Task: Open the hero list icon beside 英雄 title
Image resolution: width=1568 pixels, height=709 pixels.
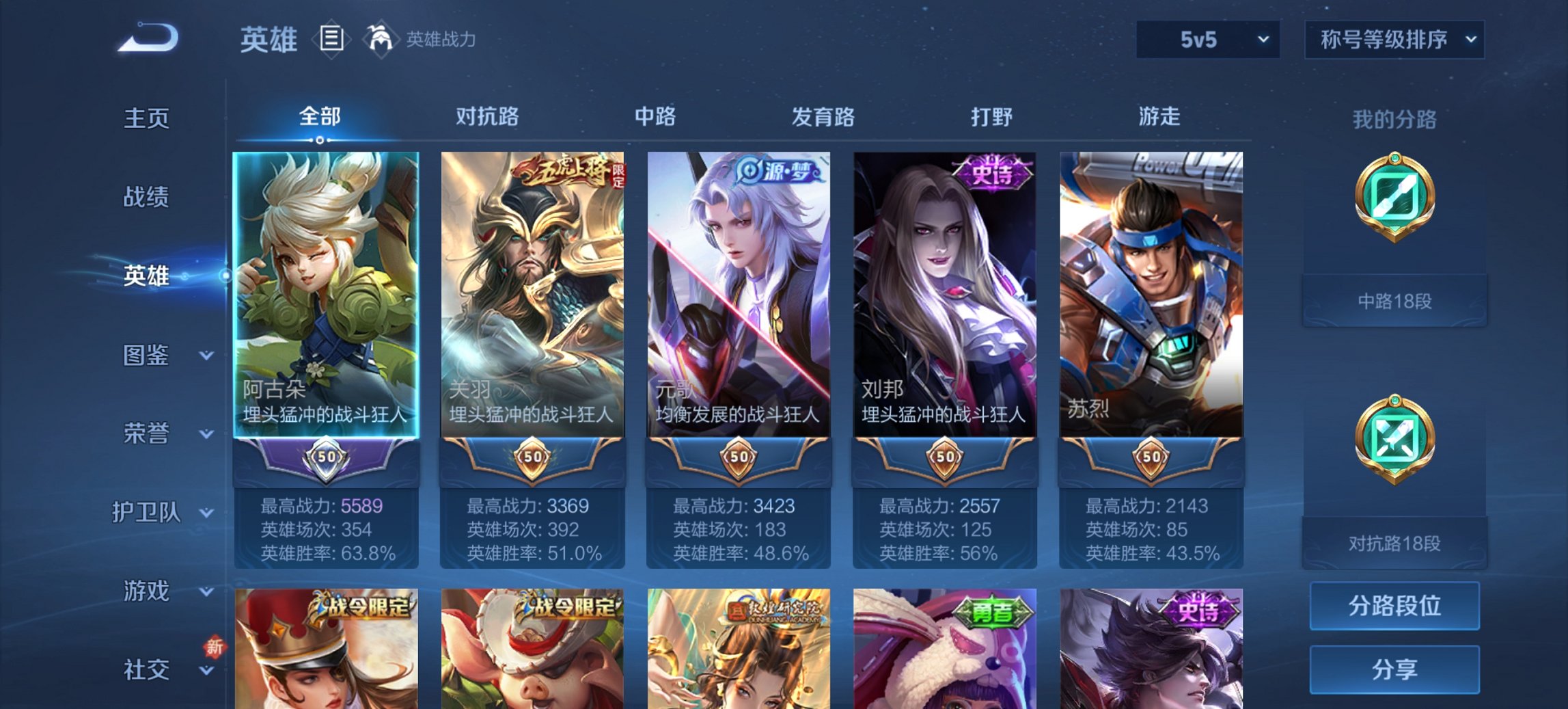Action: [333, 40]
